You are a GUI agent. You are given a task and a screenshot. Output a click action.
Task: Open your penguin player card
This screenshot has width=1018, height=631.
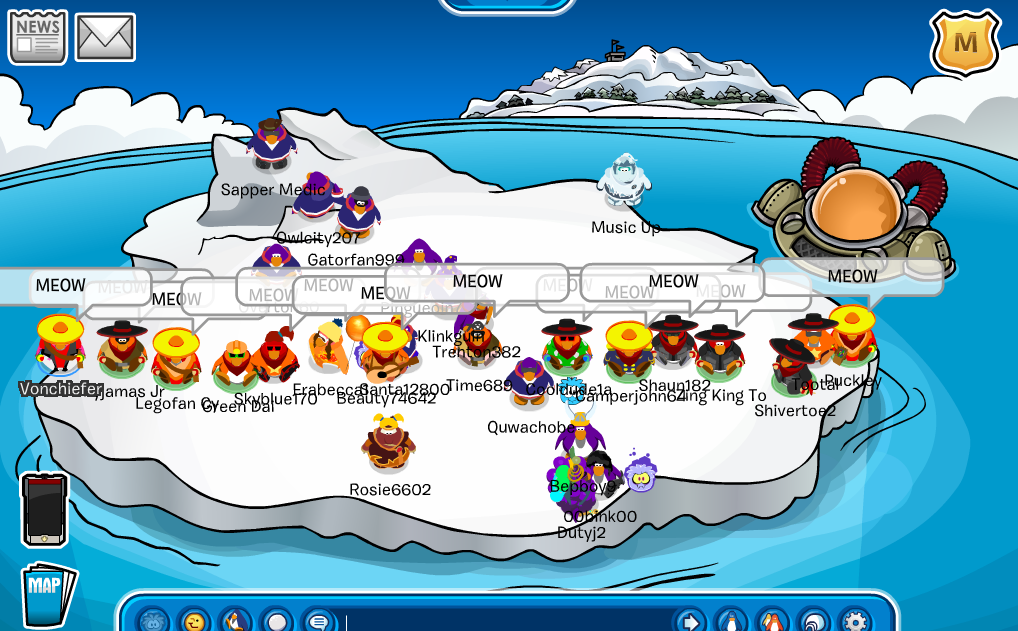732,621
